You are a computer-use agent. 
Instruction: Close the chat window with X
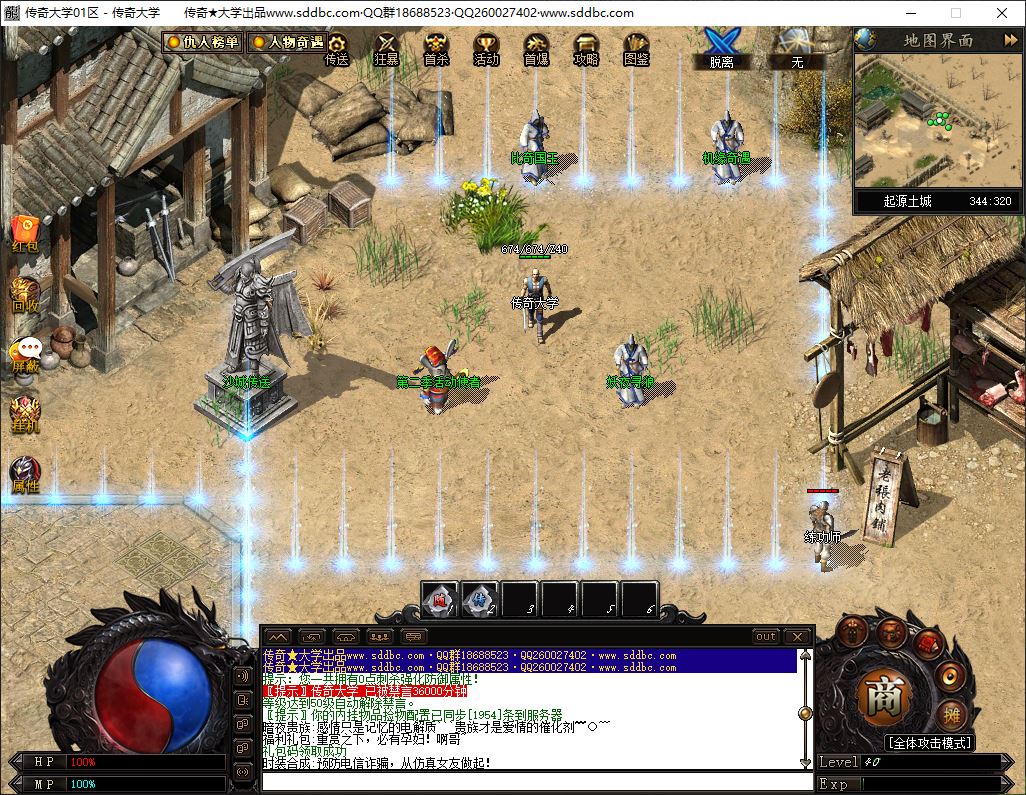click(797, 636)
